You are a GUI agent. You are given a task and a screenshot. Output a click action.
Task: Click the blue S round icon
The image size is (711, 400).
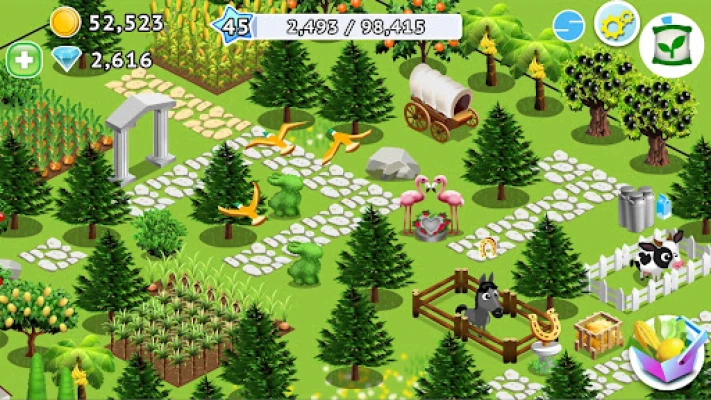coord(568,26)
